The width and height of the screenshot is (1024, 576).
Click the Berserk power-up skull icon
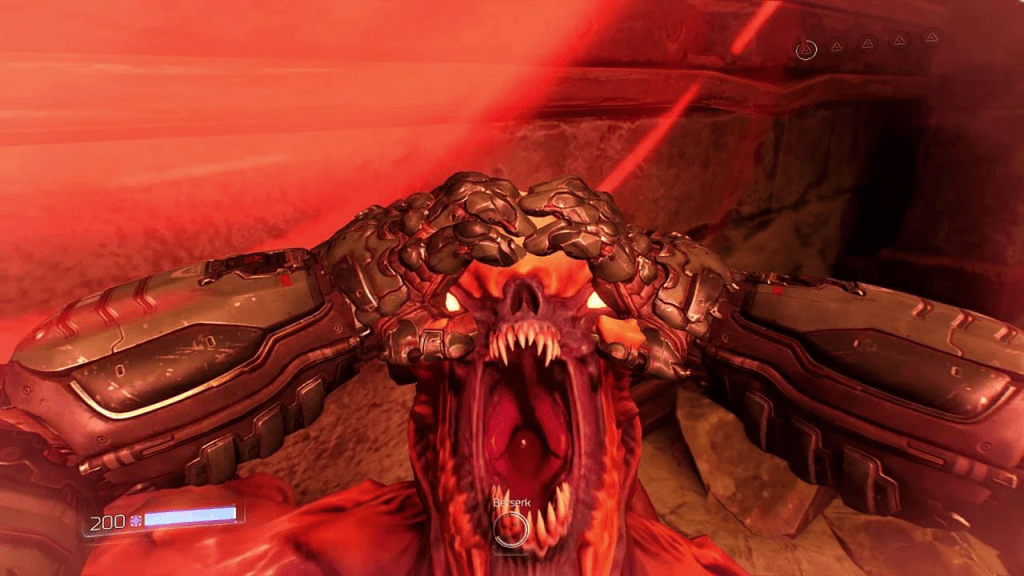point(512,526)
